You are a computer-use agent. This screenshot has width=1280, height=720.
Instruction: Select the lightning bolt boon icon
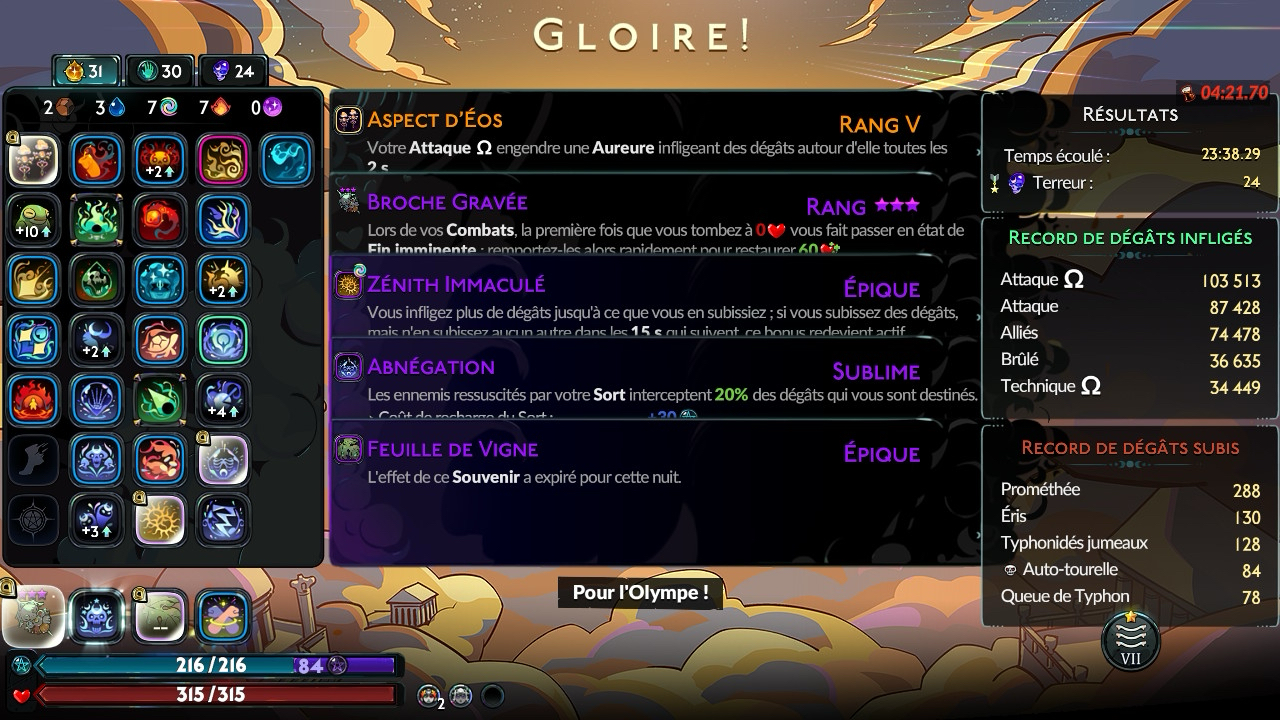tap(223, 520)
